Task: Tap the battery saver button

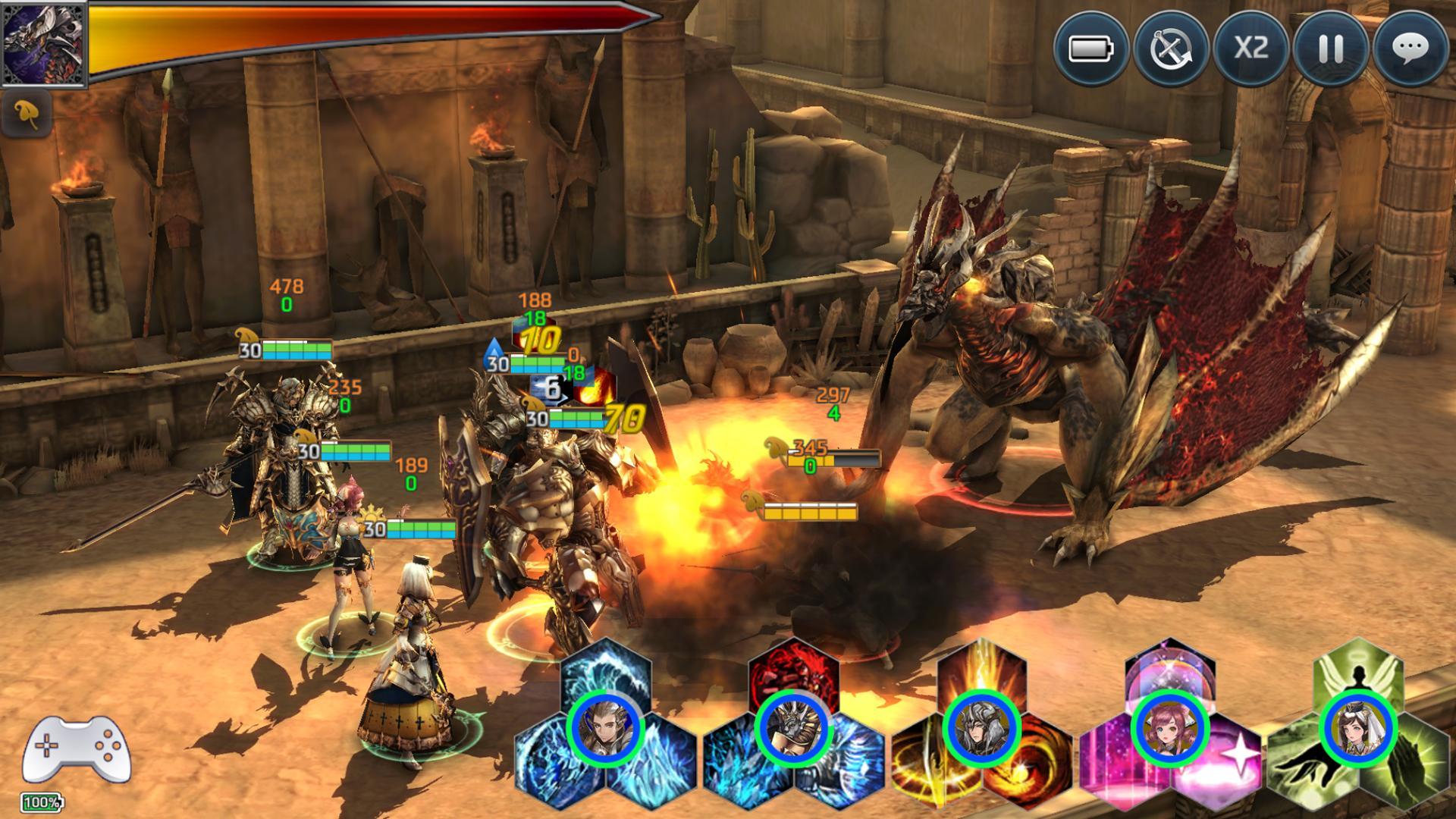Action: click(1090, 49)
